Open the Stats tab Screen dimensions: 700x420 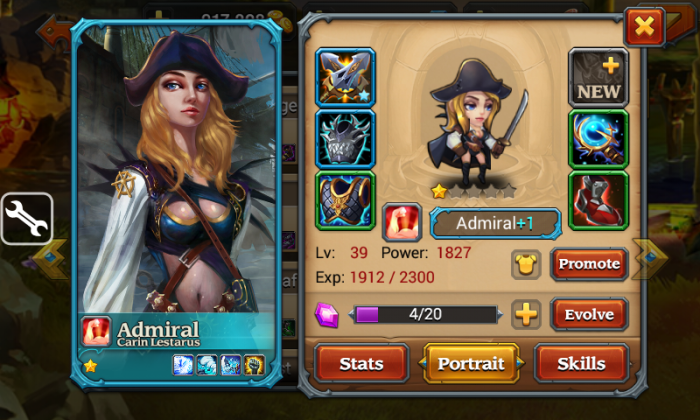361,363
